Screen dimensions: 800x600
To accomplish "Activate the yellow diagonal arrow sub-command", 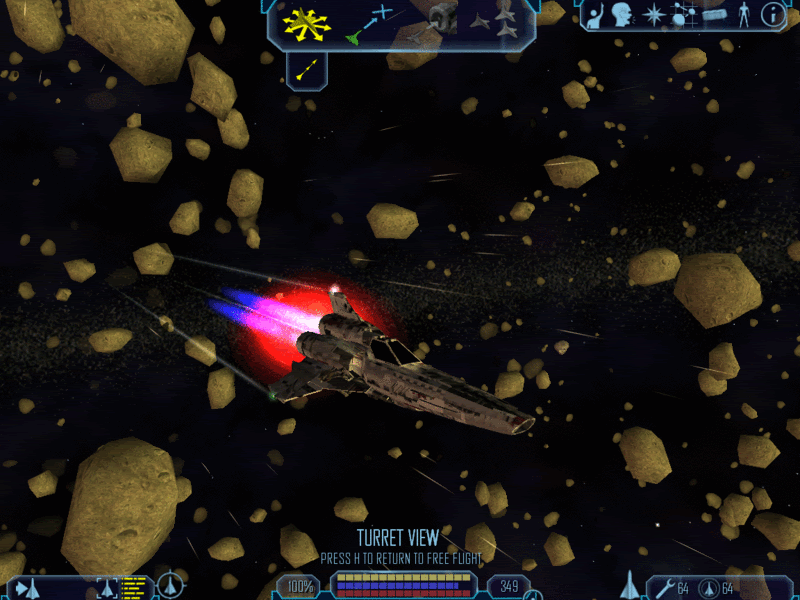I will [307, 70].
